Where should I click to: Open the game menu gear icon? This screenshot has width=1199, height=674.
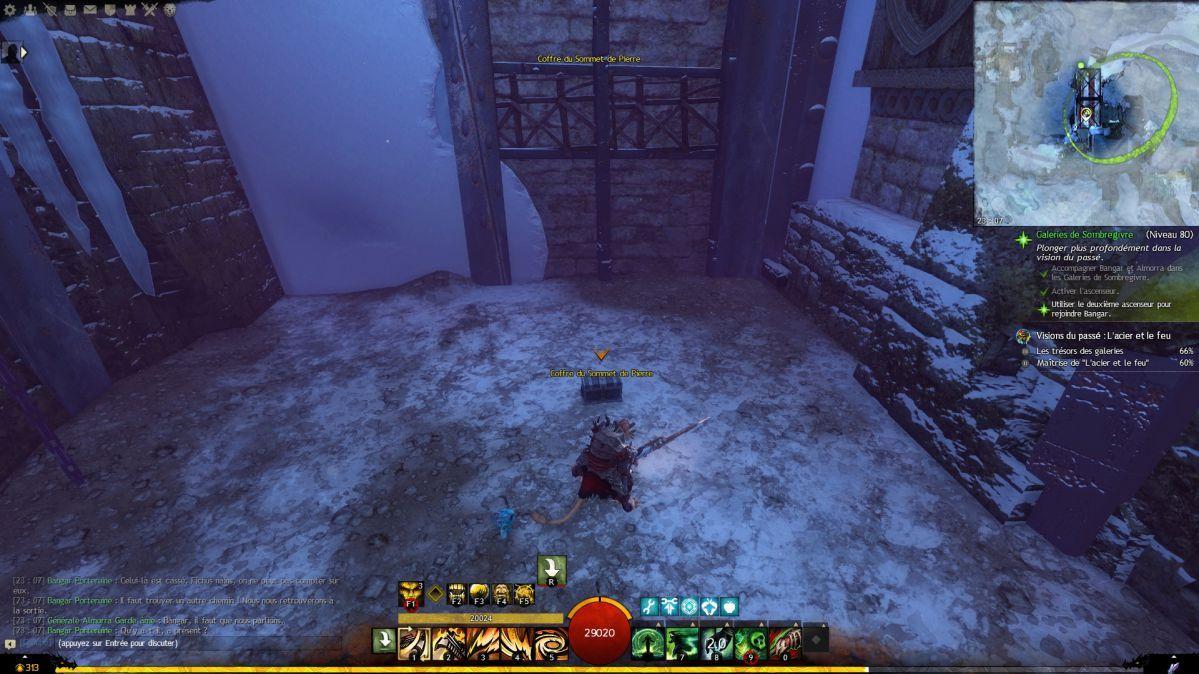click(10, 9)
